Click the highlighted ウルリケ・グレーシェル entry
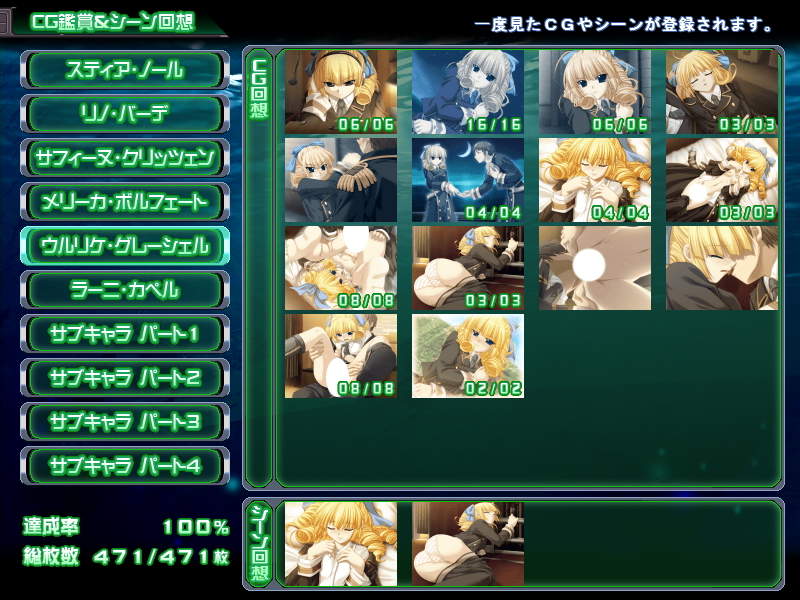Screen dimensions: 800x600 [x=125, y=246]
